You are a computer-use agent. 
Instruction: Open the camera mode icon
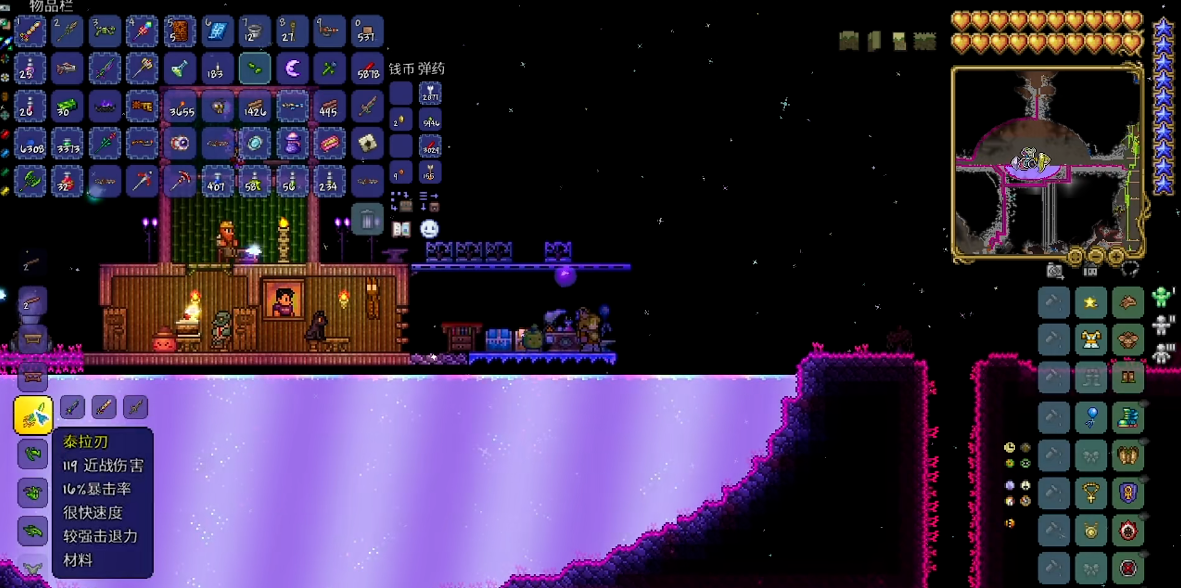(x=1054, y=271)
